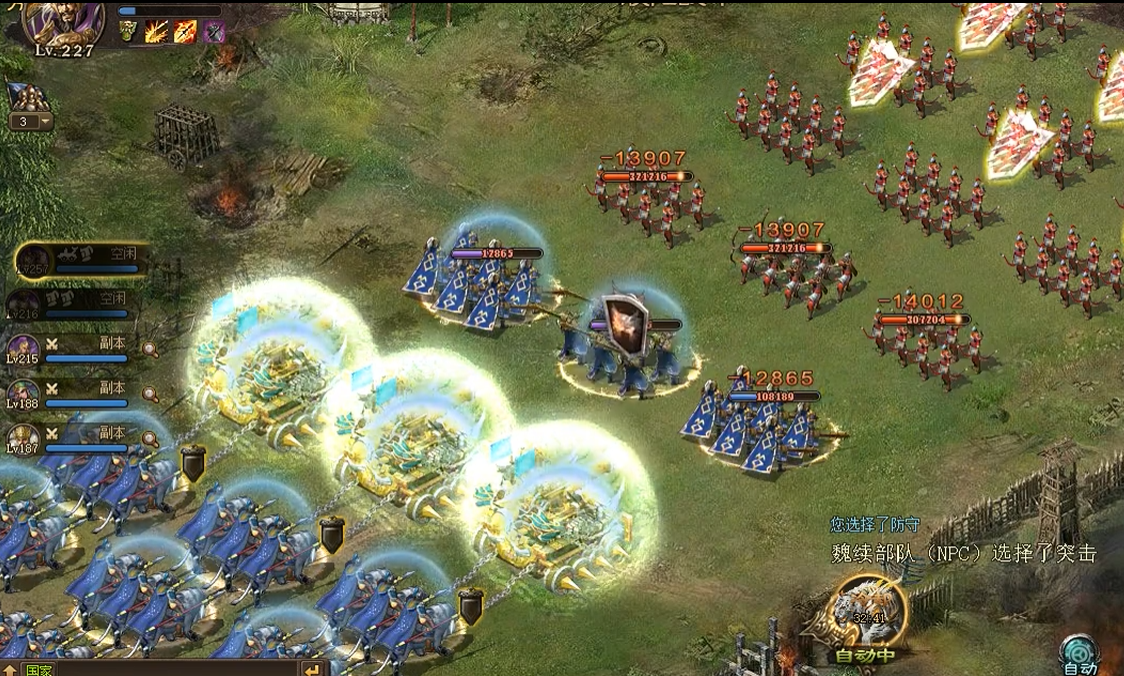Select the green armor skill icon
Screen dimensions: 1124x676
click(130, 32)
